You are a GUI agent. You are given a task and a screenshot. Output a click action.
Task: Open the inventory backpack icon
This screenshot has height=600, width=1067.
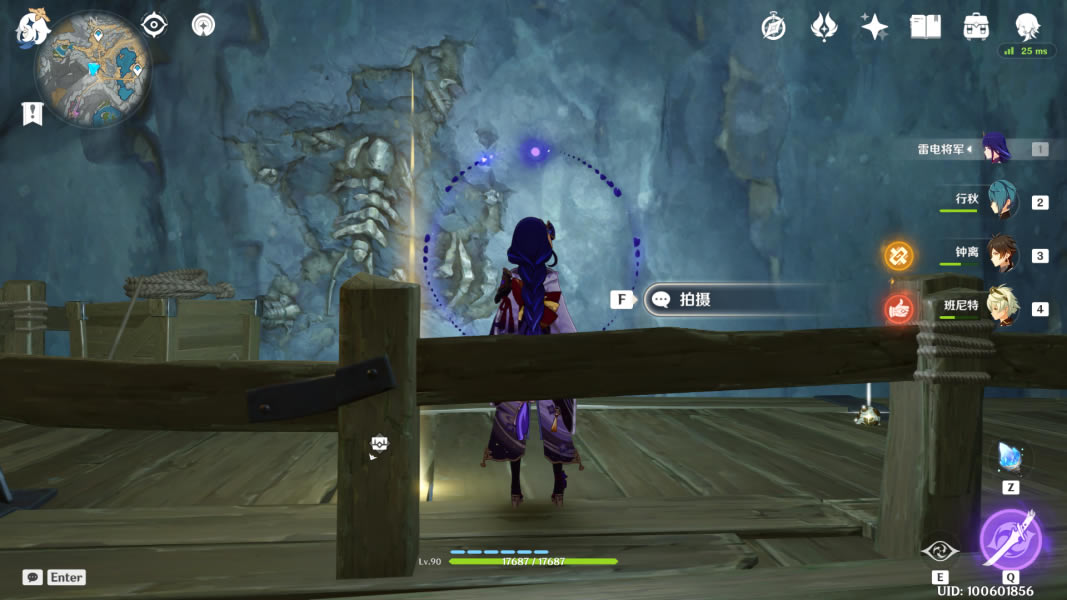pyautogui.click(x=976, y=27)
